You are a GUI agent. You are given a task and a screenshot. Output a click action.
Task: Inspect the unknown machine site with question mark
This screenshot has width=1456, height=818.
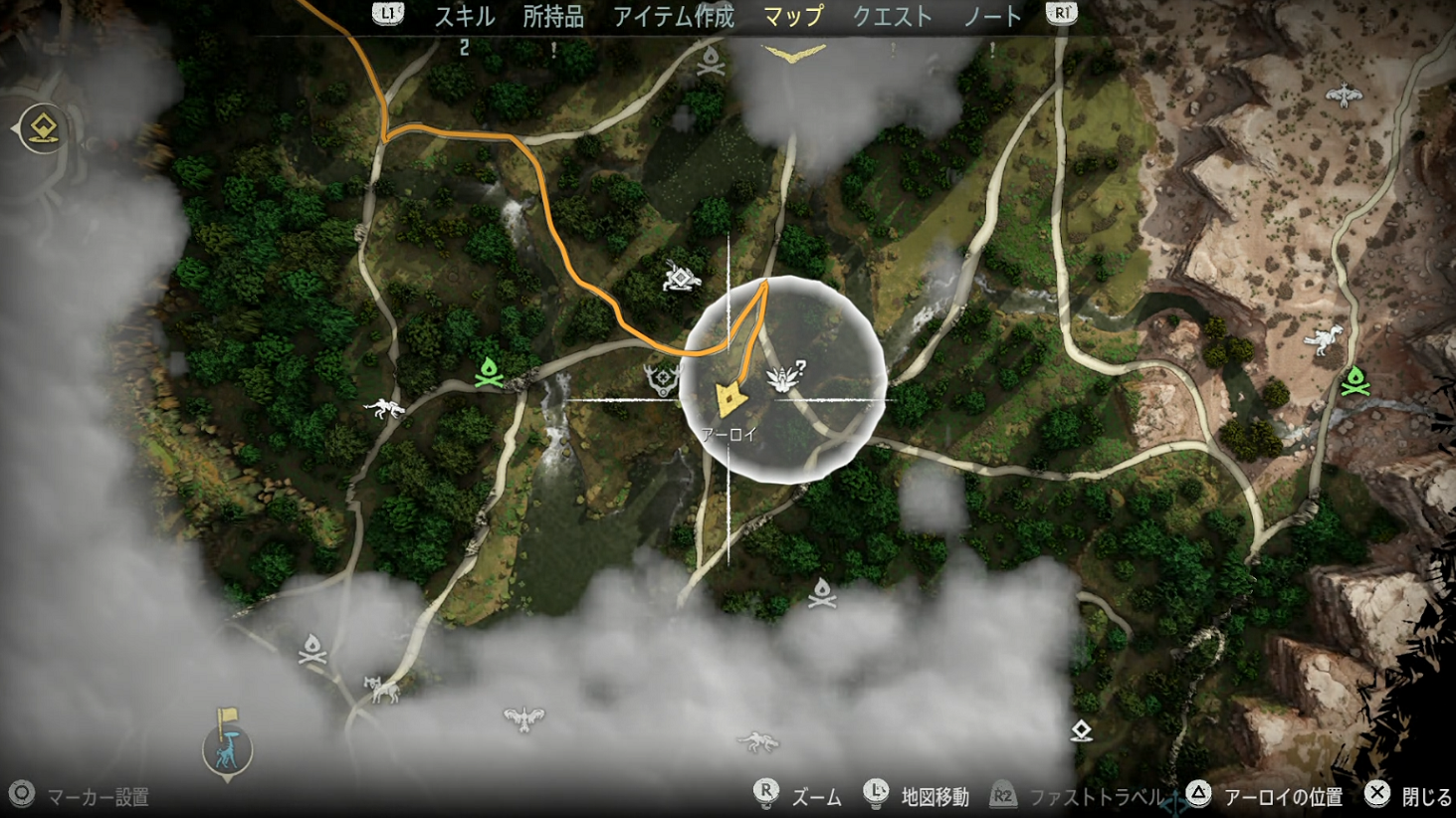pyautogui.click(x=785, y=377)
